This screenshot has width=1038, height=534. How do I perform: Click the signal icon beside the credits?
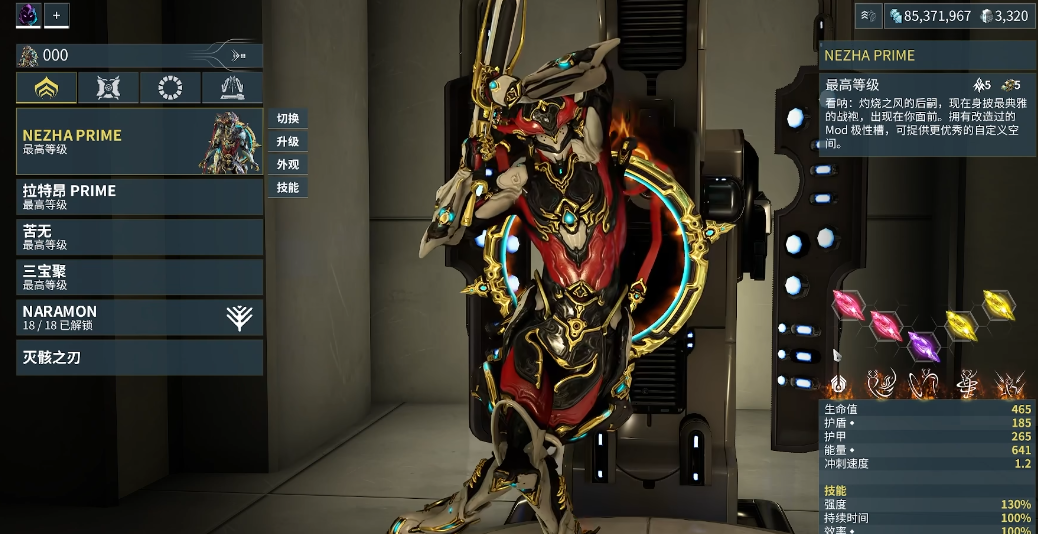click(868, 16)
